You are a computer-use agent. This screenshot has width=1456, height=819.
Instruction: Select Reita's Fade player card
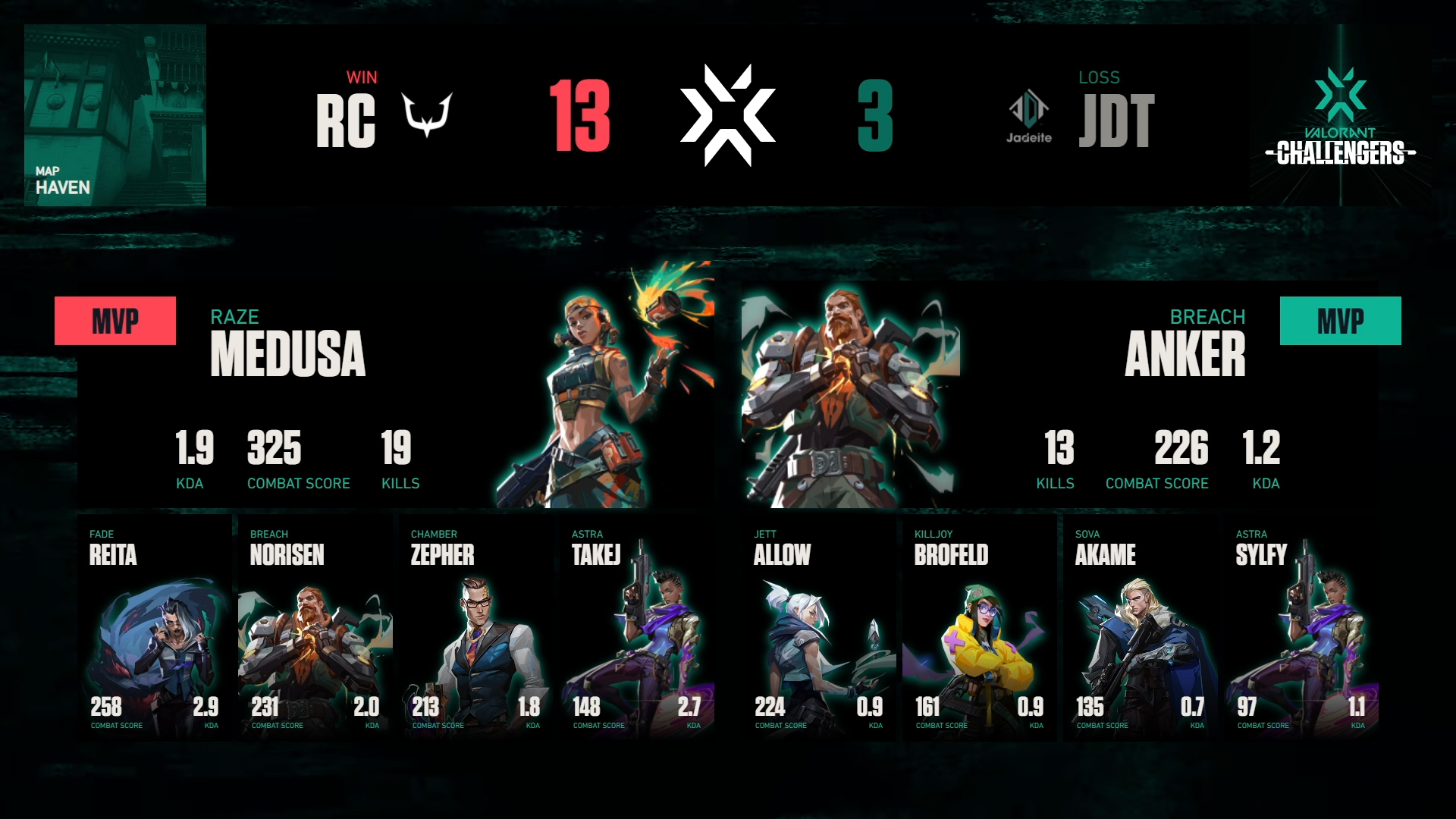point(155,628)
